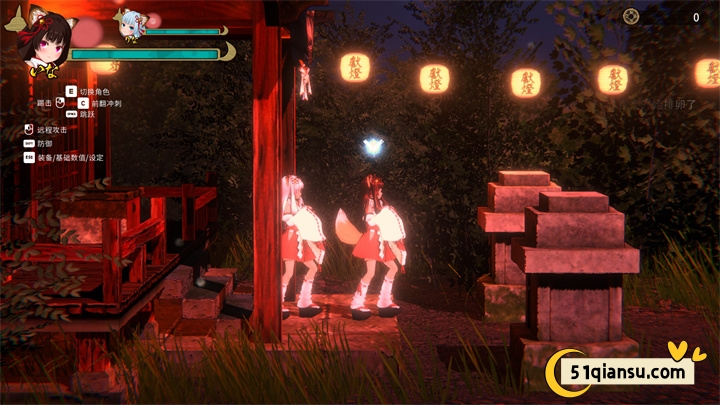
Task: Click the gold coin currency icon
Action: click(x=630, y=16)
